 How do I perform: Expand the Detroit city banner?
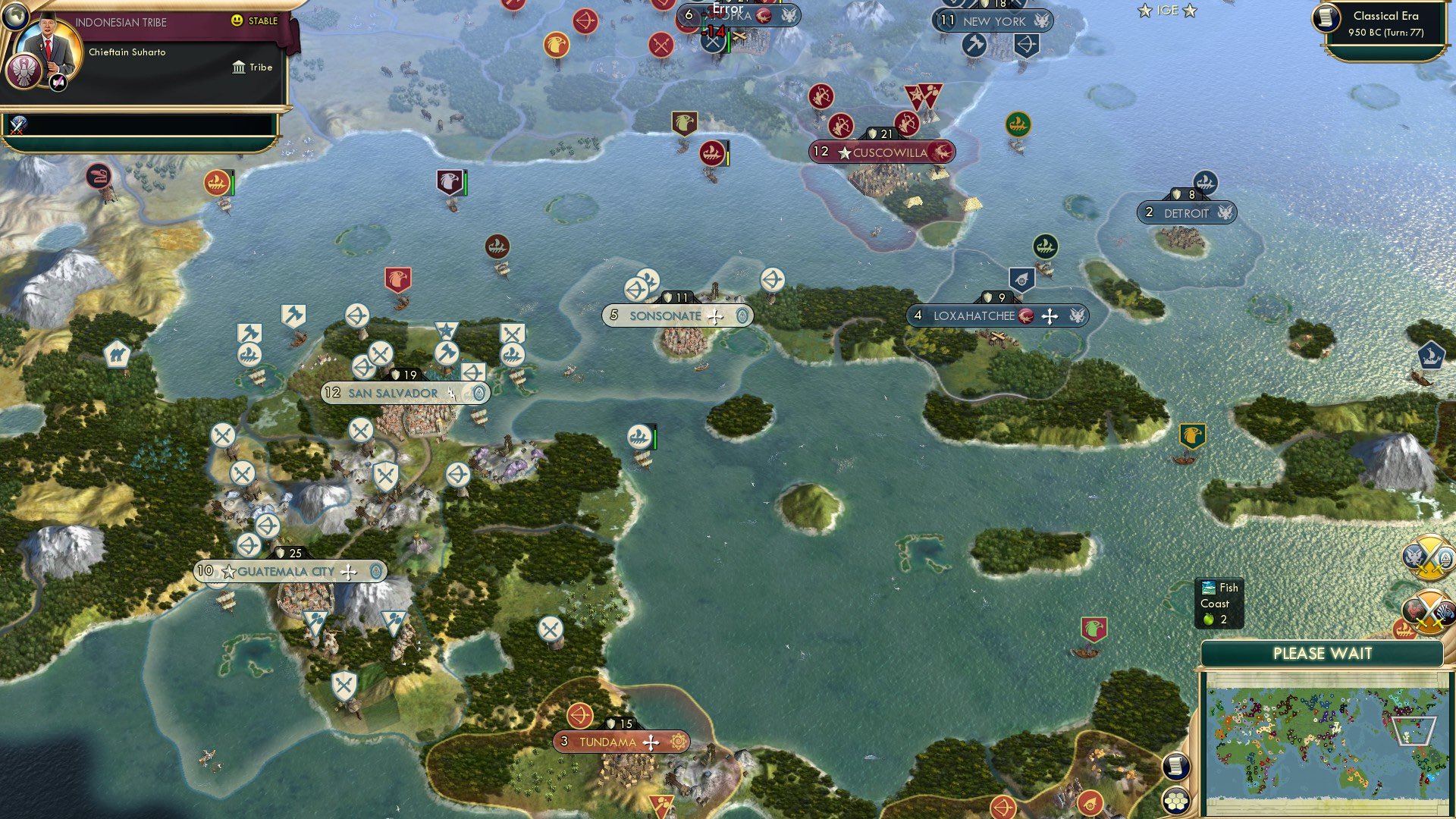tap(1188, 213)
